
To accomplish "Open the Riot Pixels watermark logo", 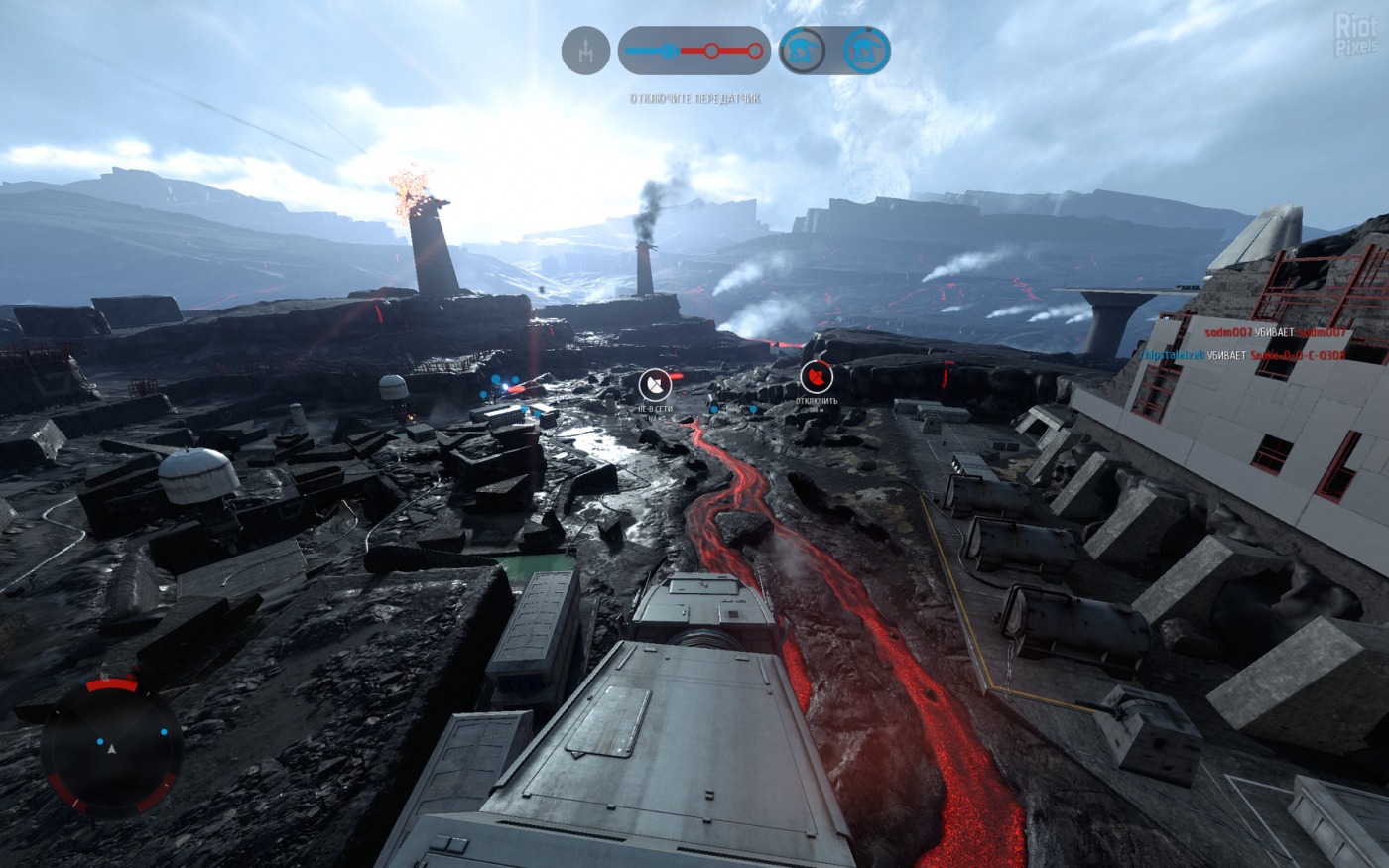I will (x=1355, y=33).
